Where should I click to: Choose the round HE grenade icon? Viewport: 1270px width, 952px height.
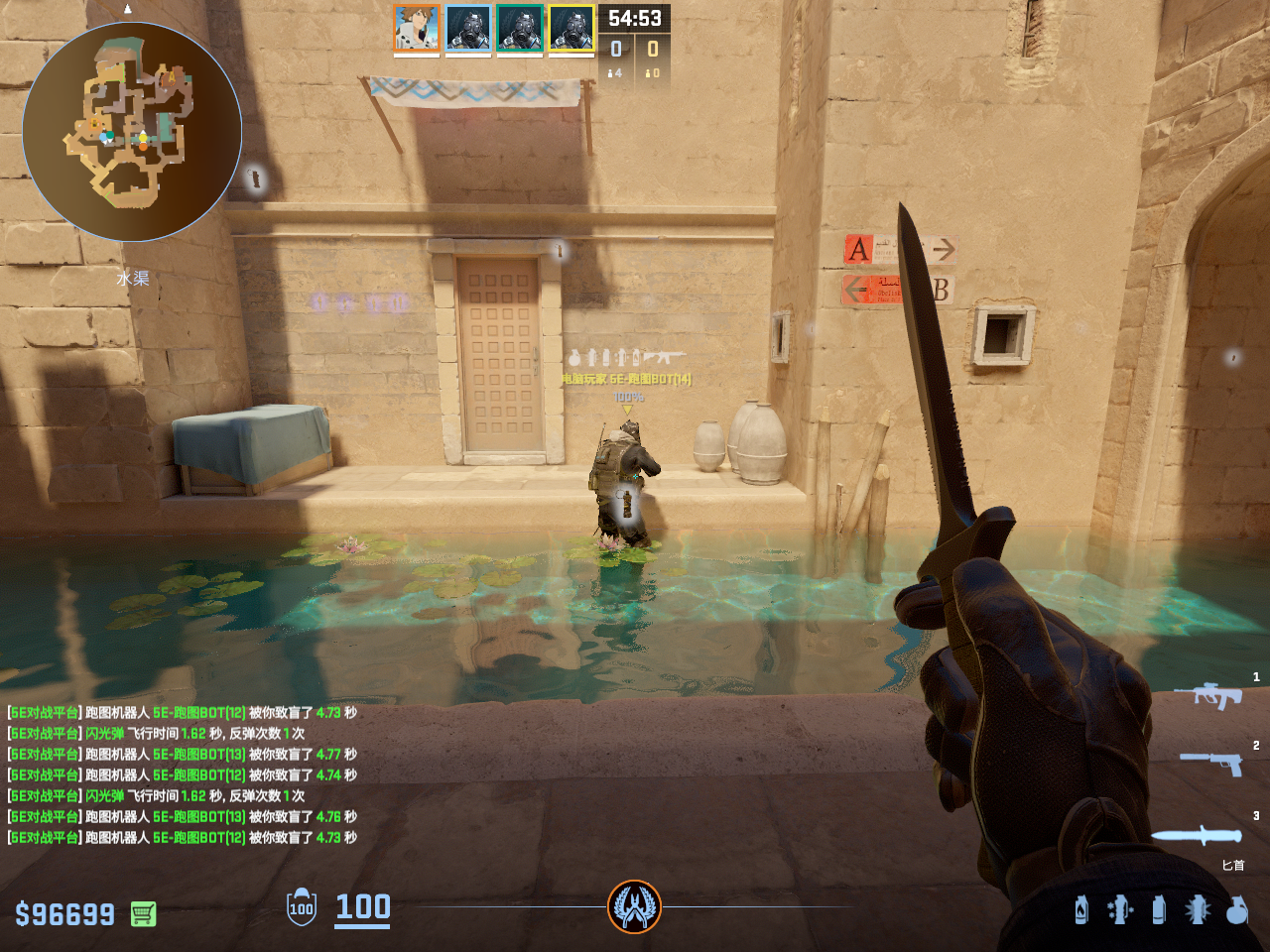click(x=1236, y=909)
